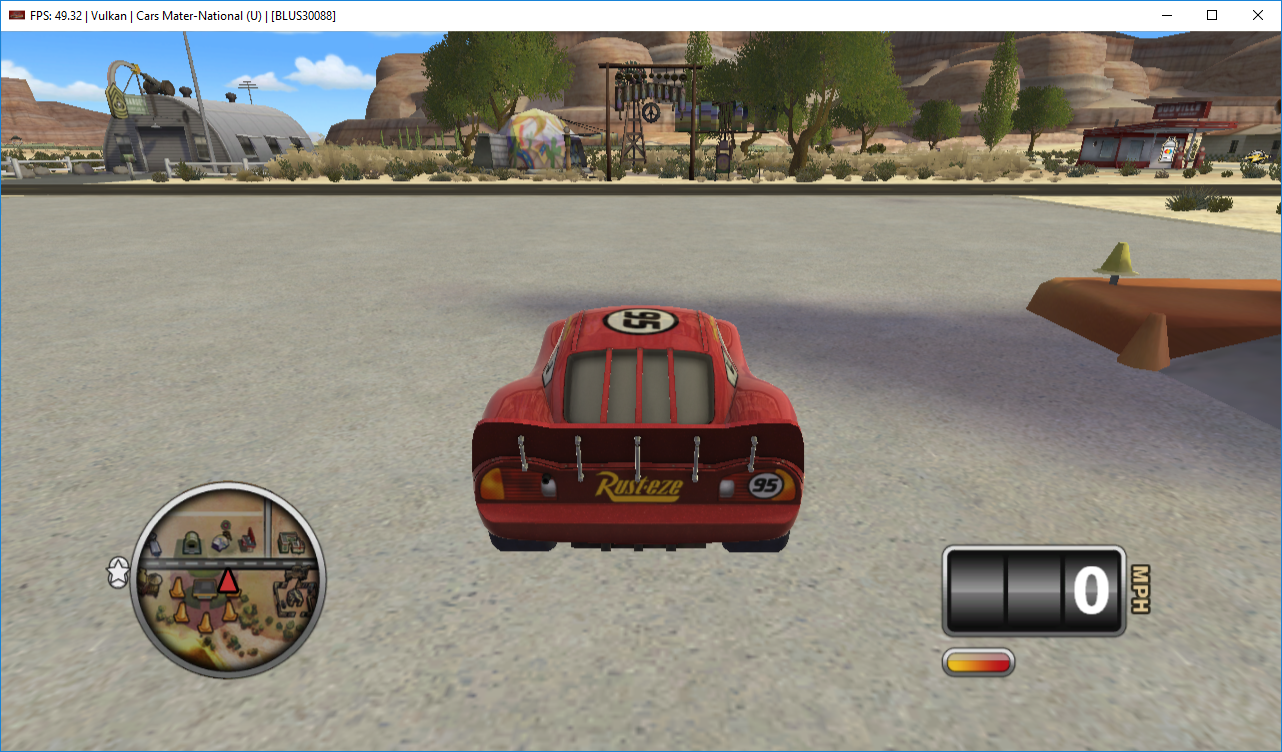The image size is (1282, 752).
Task: Click the circular minimap
Action: pos(228,580)
